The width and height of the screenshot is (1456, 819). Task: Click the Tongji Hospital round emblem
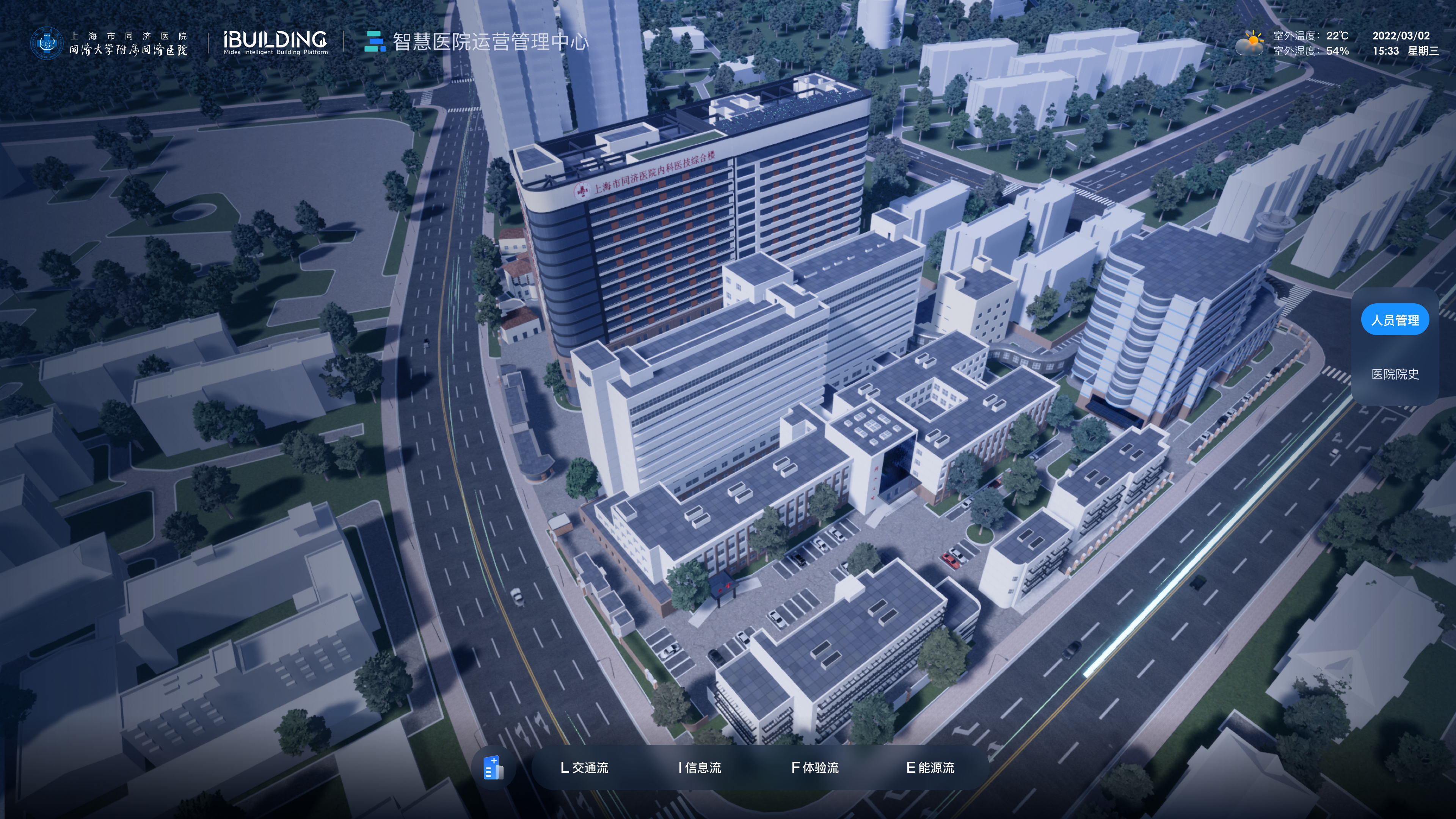point(46,43)
